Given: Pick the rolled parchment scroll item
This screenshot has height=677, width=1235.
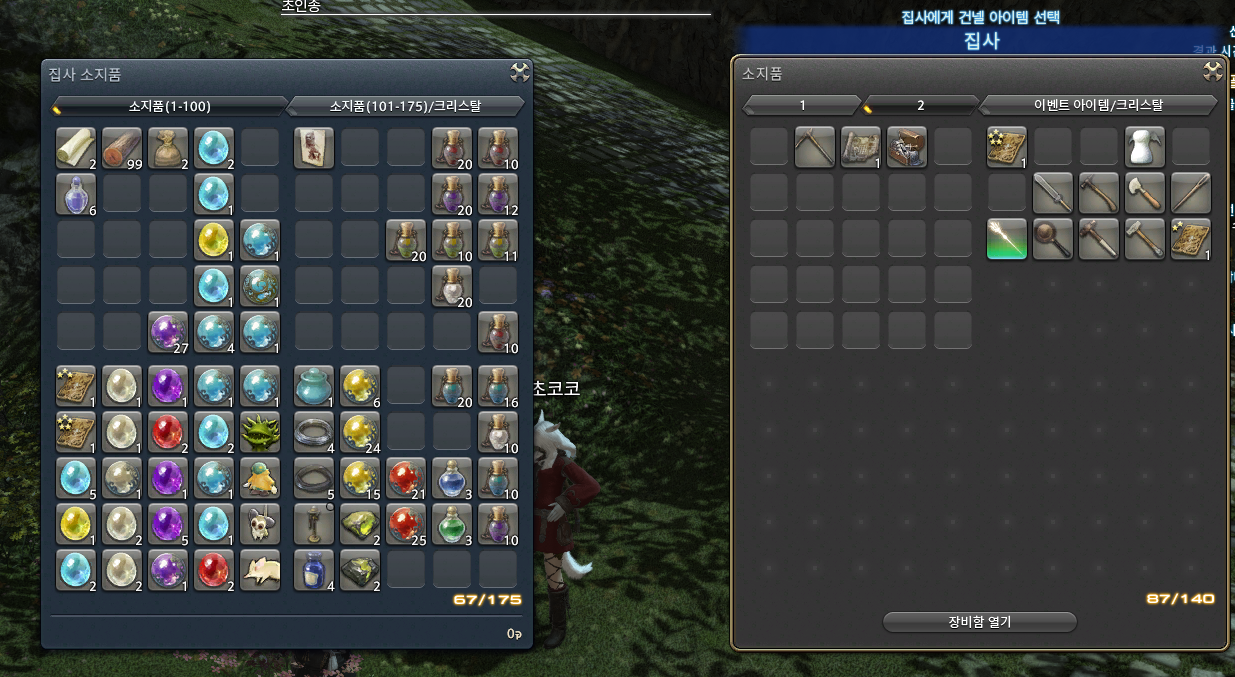Looking at the screenshot, I should [x=76, y=147].
